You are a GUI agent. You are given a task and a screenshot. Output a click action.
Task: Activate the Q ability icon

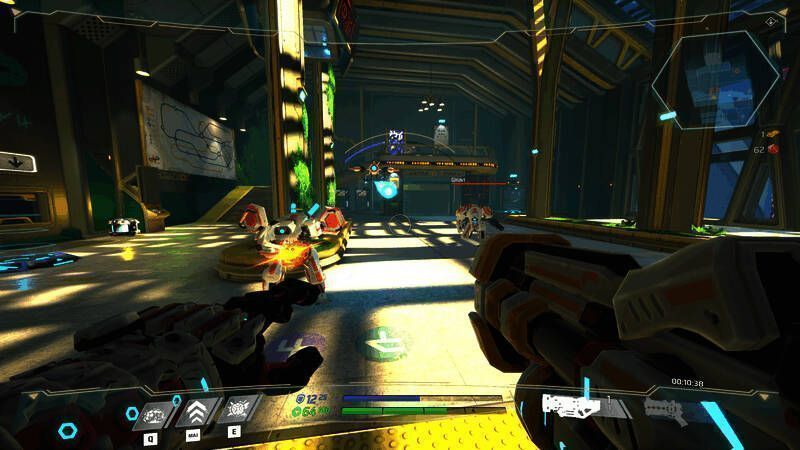pos(153,414)
